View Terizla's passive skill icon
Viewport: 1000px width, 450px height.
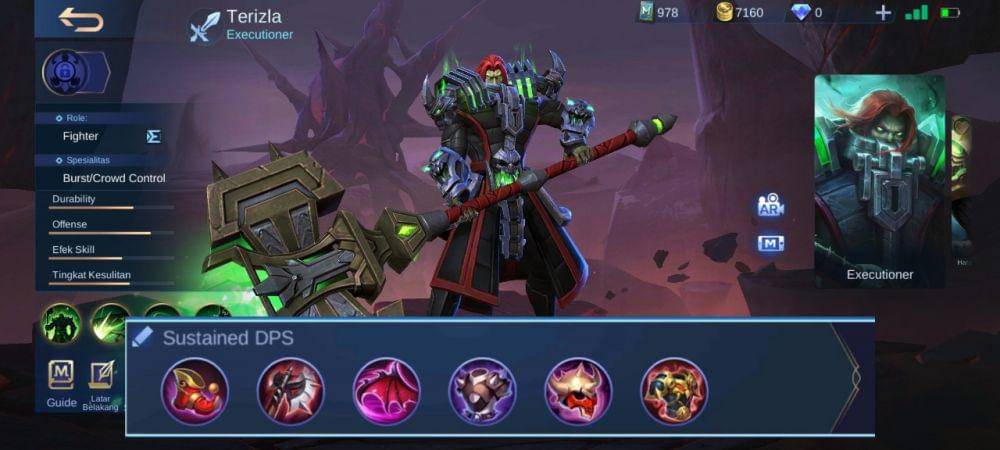(x=61, y=324)
